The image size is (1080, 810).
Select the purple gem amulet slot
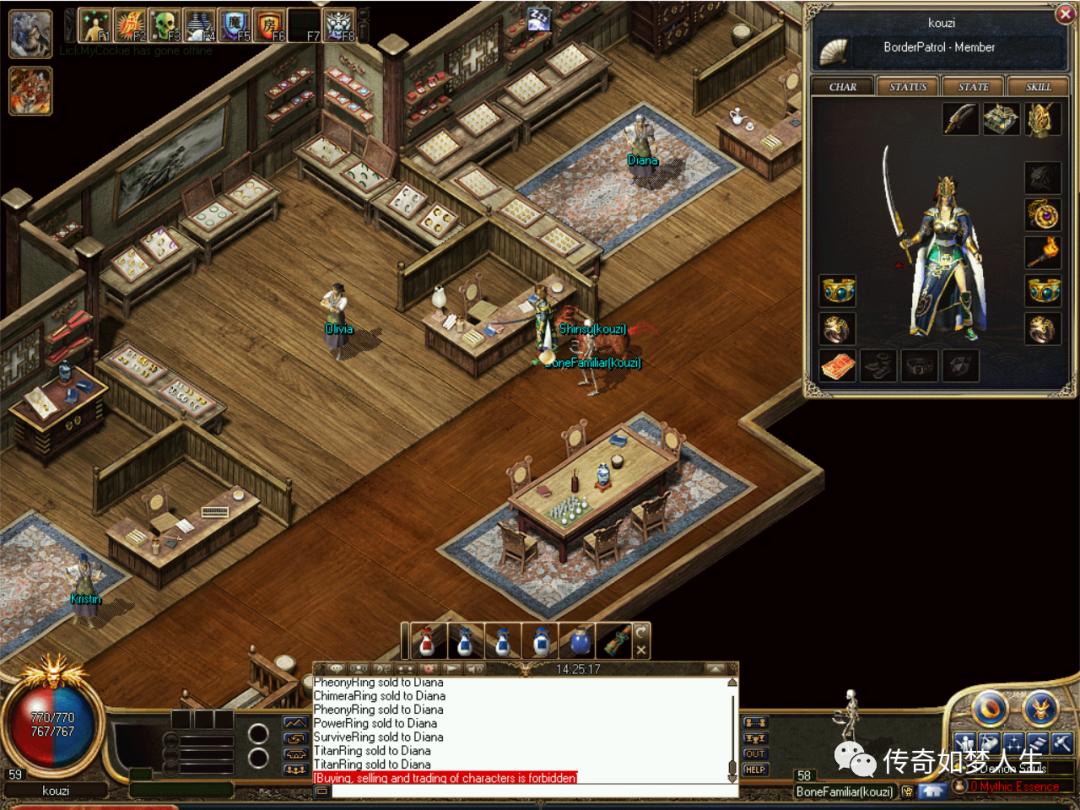pyautogui.click(x=1042, y=214)
